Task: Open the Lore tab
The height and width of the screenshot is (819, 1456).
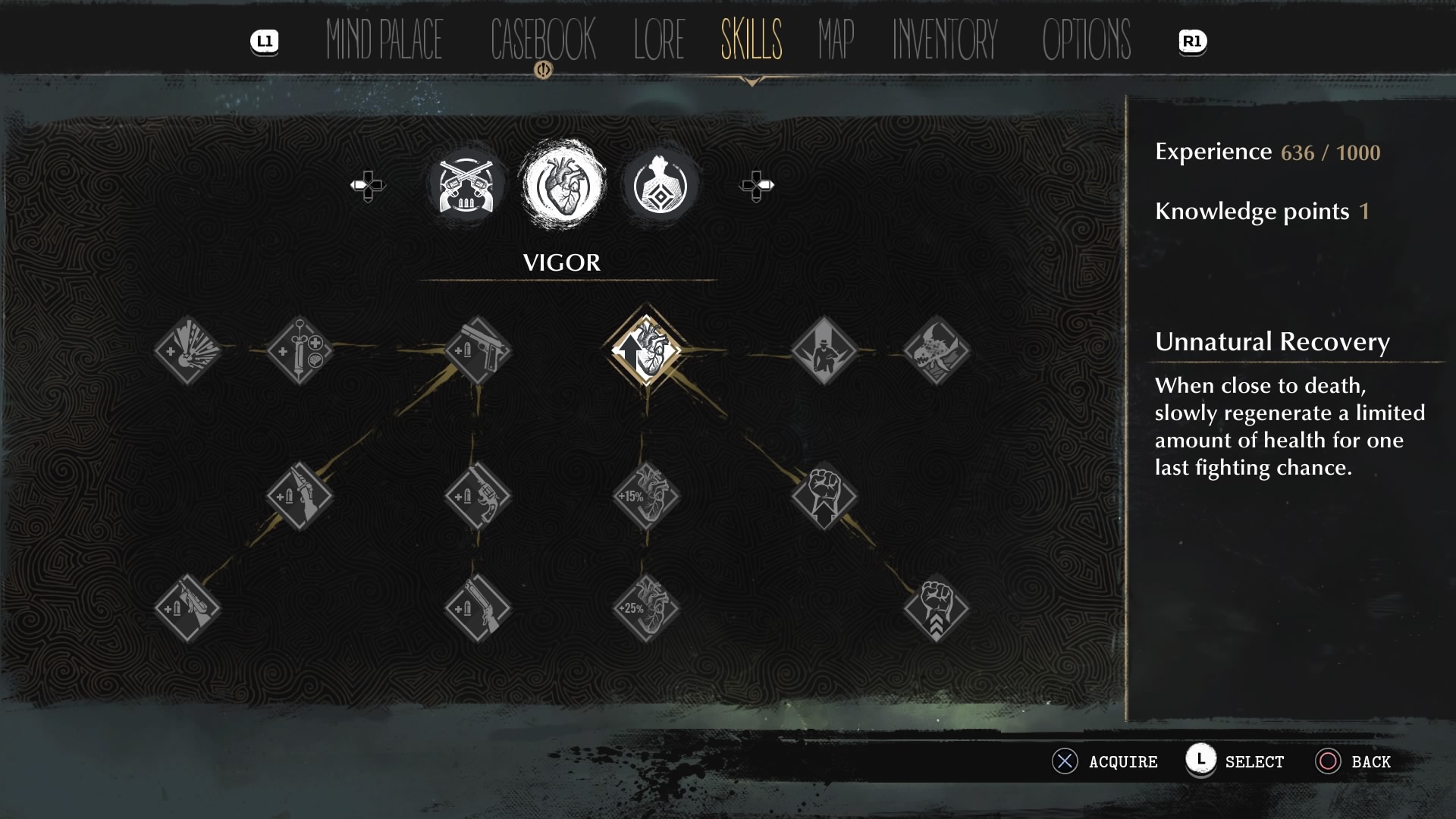Action: [x=659, y=39]
